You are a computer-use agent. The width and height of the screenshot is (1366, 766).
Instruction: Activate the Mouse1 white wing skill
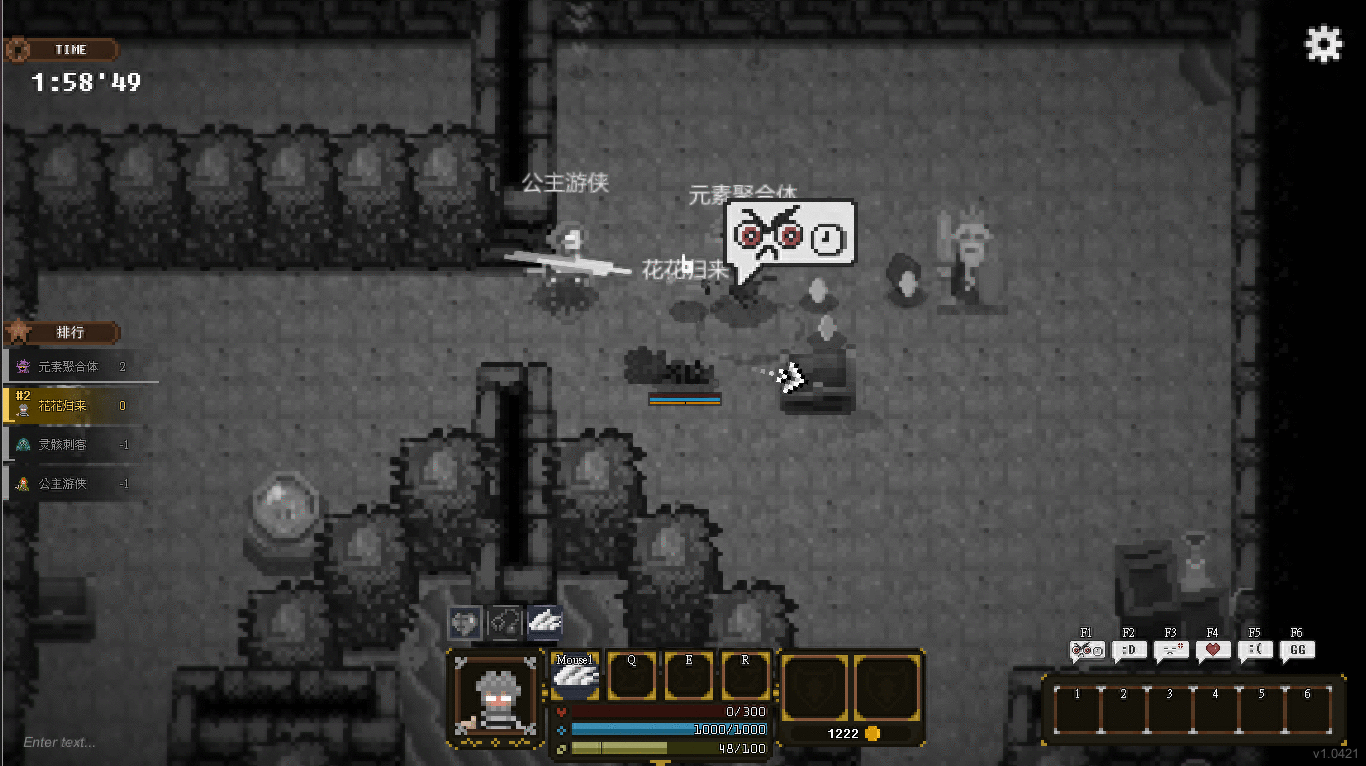[575, 676]
